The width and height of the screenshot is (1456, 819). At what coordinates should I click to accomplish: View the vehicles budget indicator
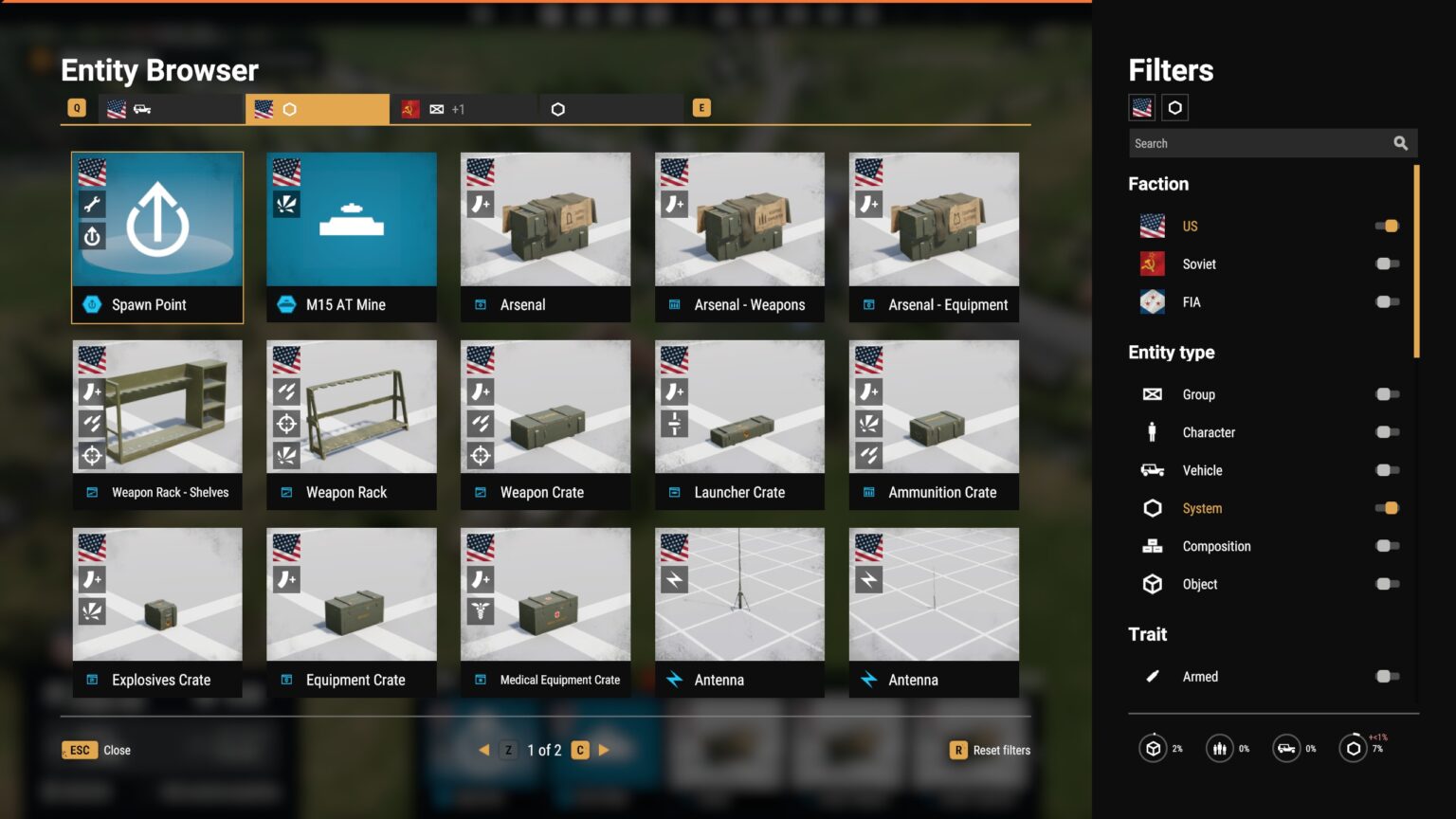tap(1286, 748)
